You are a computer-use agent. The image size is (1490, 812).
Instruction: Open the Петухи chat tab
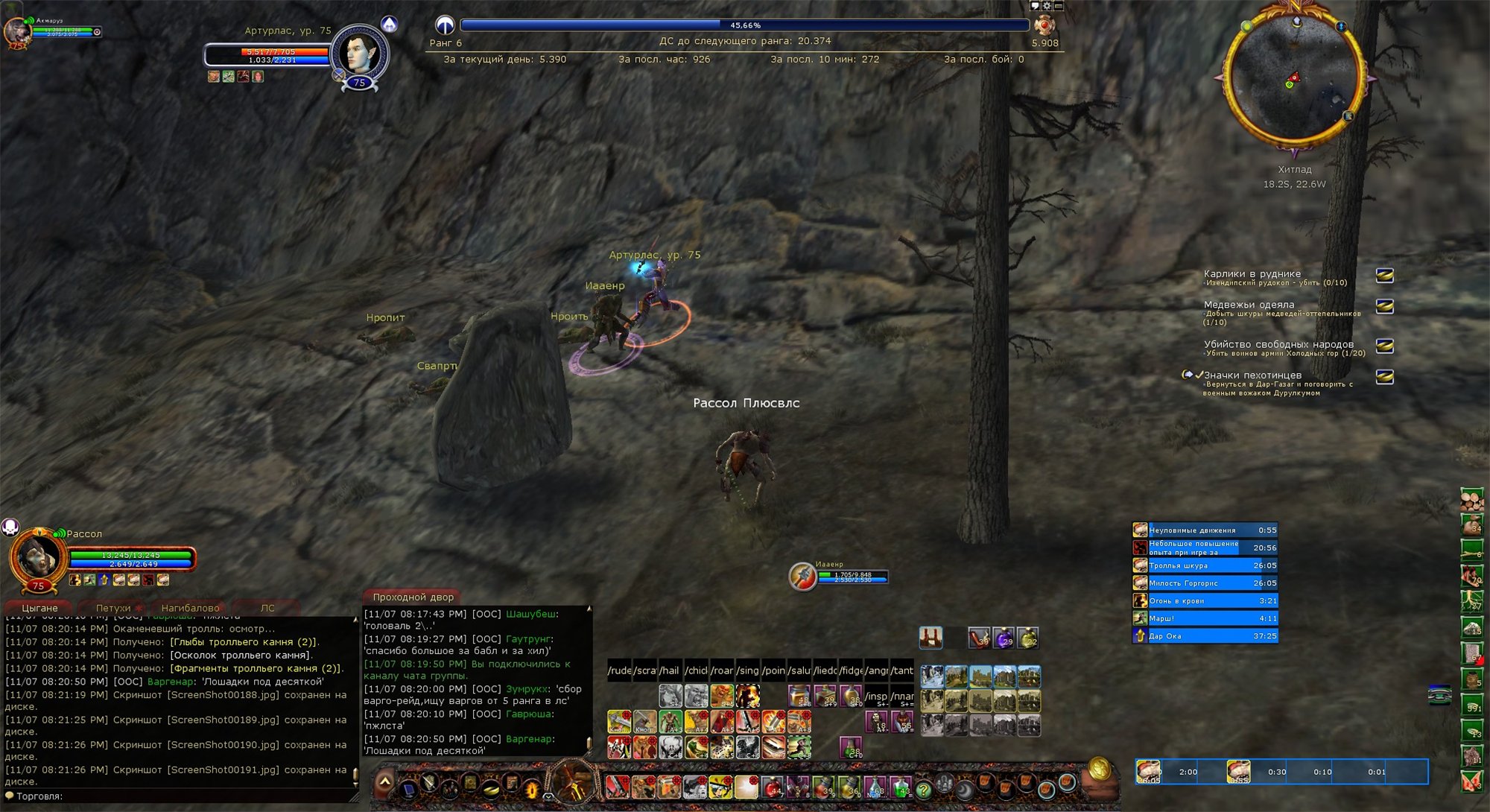tap(113, 608)
